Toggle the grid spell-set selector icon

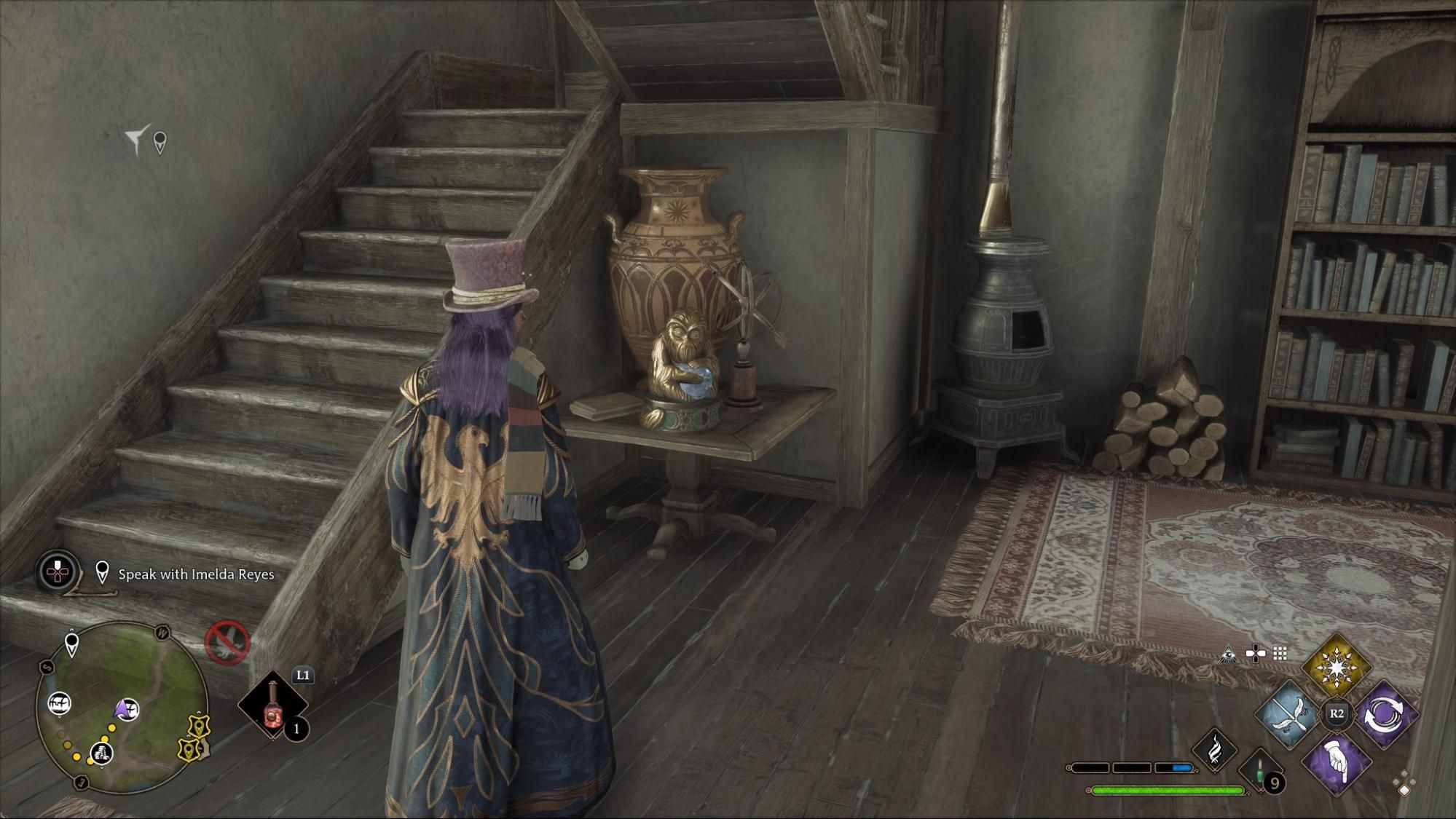1279,653
